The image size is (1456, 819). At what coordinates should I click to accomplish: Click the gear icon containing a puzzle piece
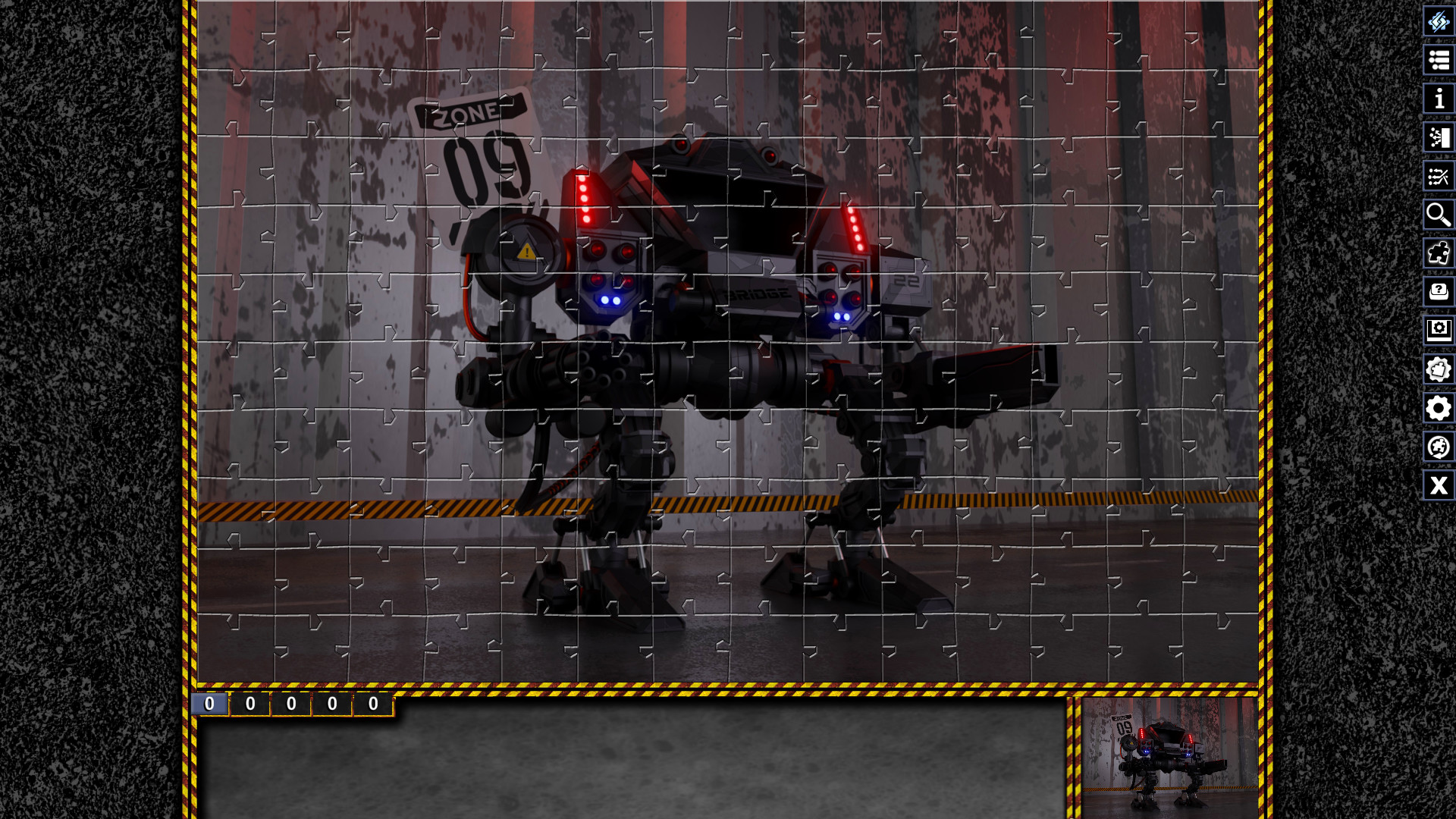click(x=1438, y=369)
